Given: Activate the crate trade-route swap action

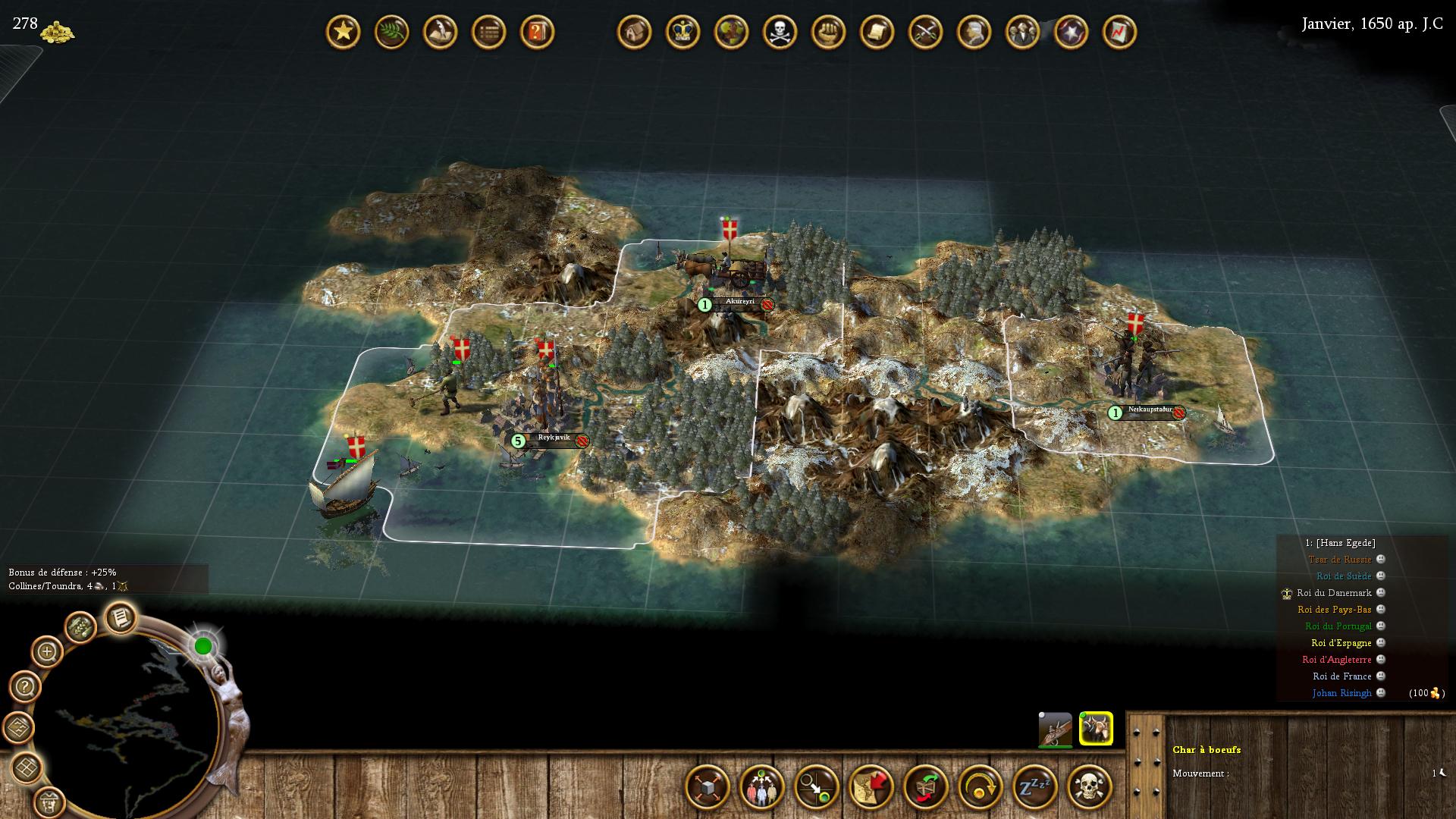Looking at the screenshot, I should pyautogui.click(x=925, y=786).
